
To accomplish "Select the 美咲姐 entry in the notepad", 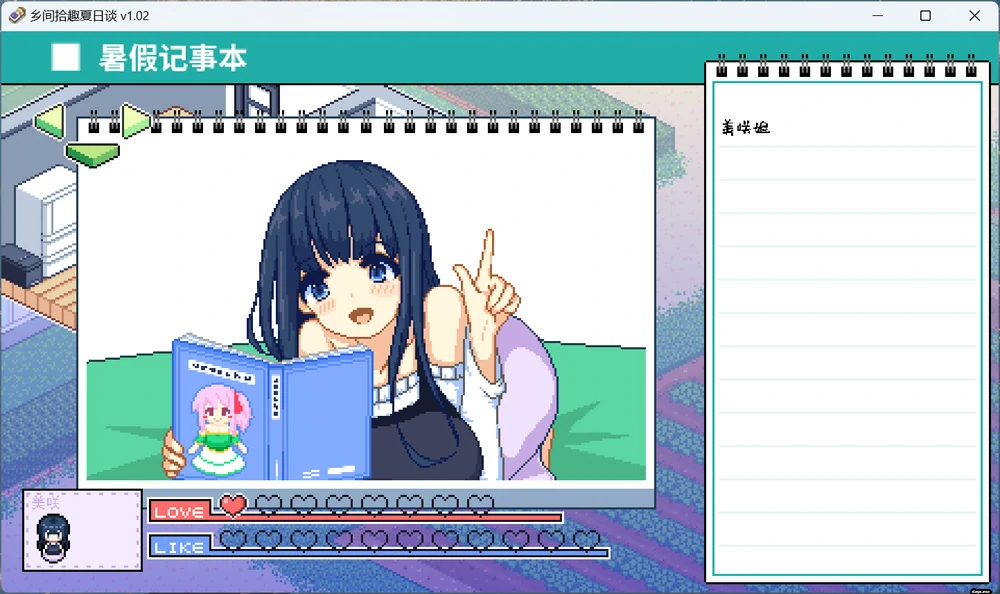I will coord(746,128).
